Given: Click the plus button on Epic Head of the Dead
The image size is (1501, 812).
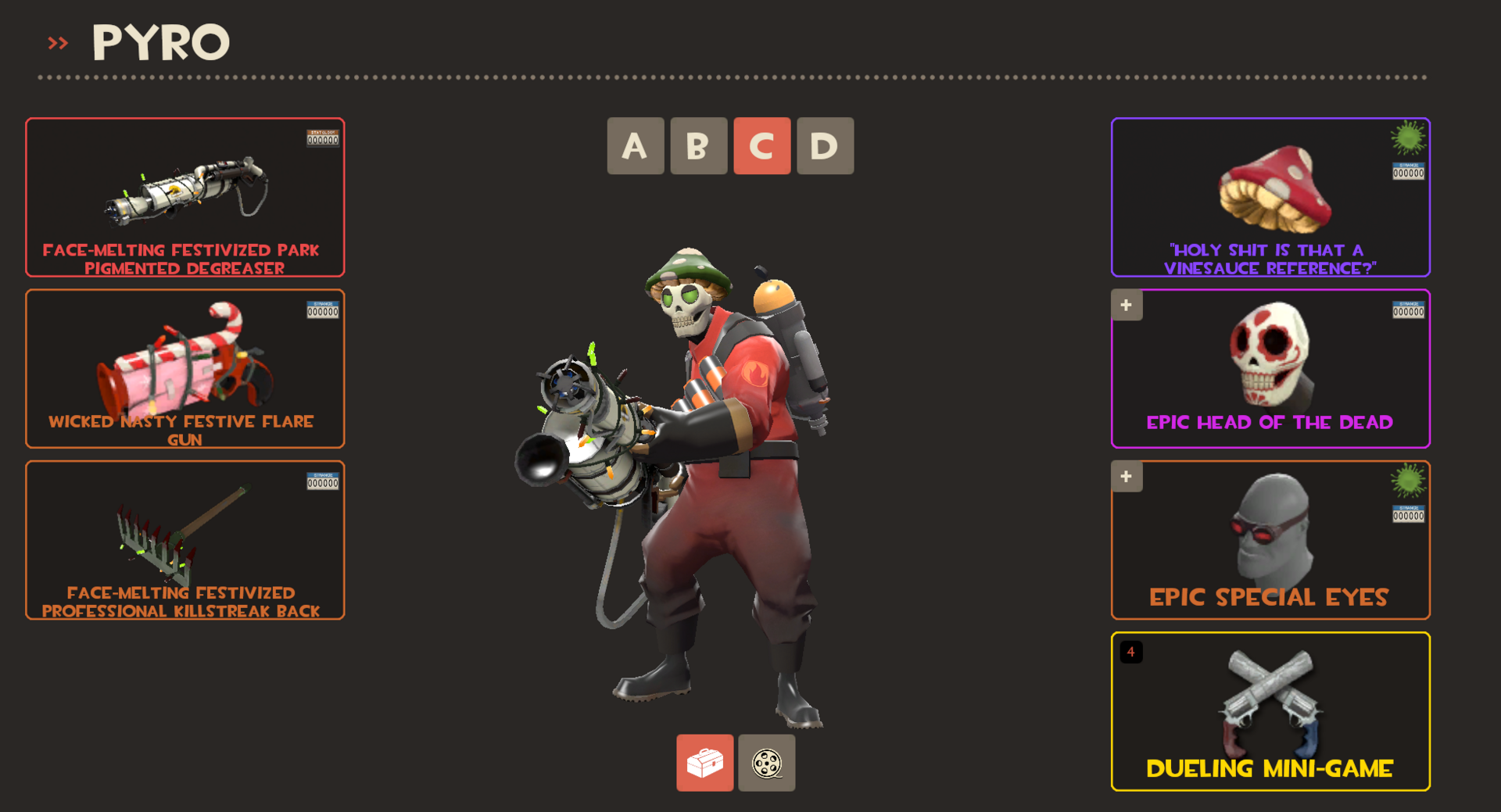Looking at the screenshot, I should pos(1127,305).
